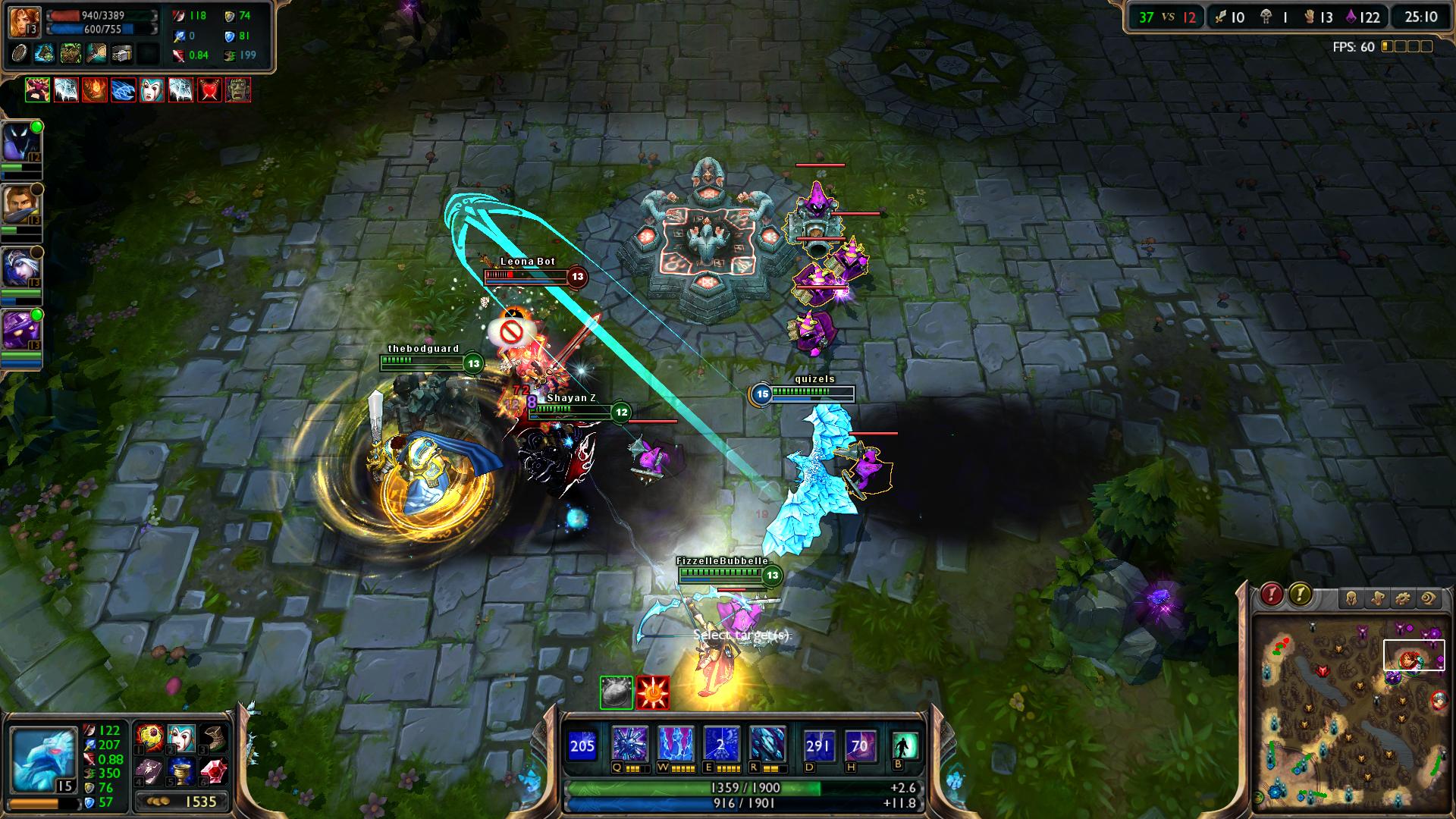Viewport: 1456px width, 819px height.
Task: Select the summoner spell on D
Action: tap(818, 745)
